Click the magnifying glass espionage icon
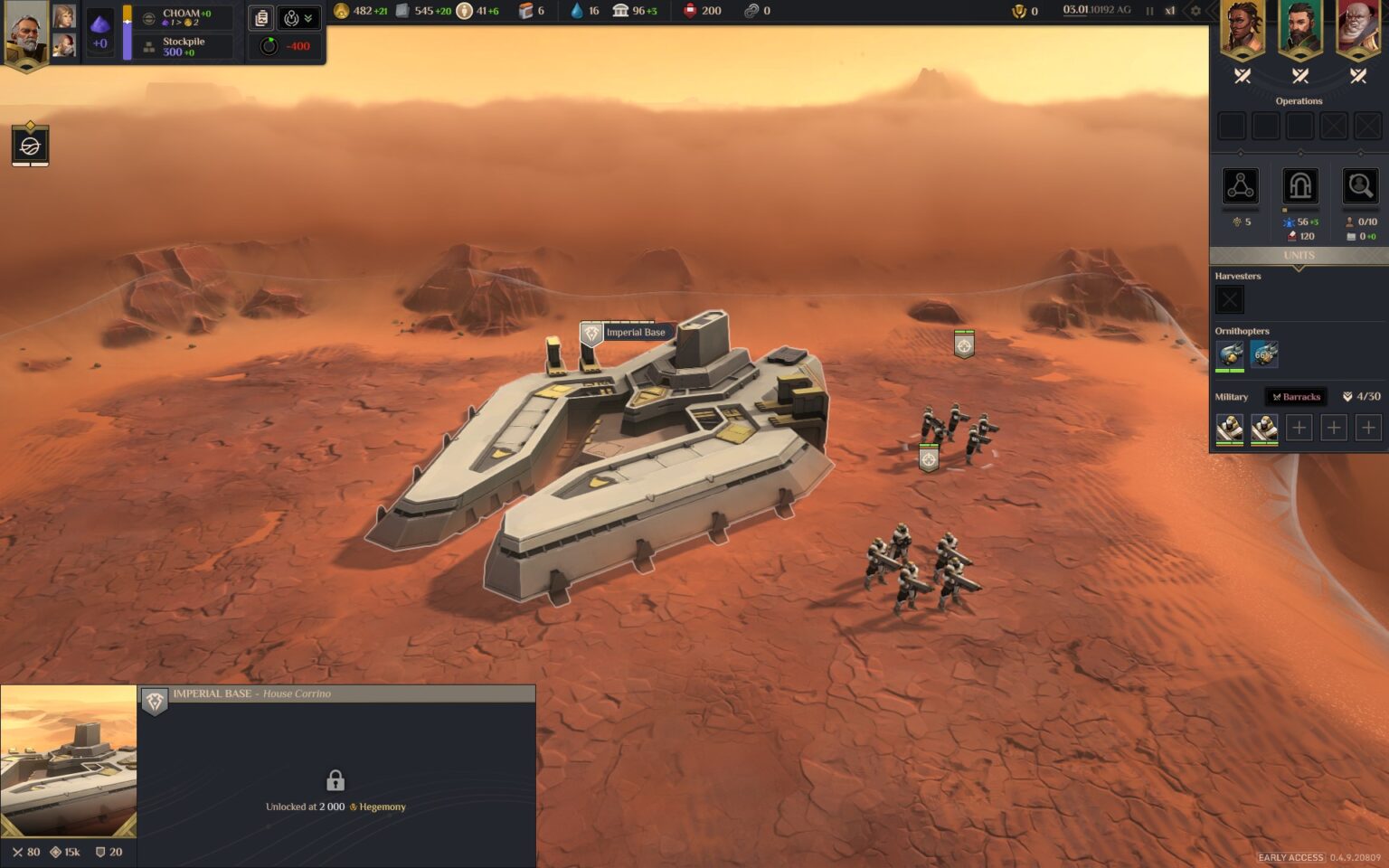Viewport: 1389px width, 868px height. tap(1359, 186)
